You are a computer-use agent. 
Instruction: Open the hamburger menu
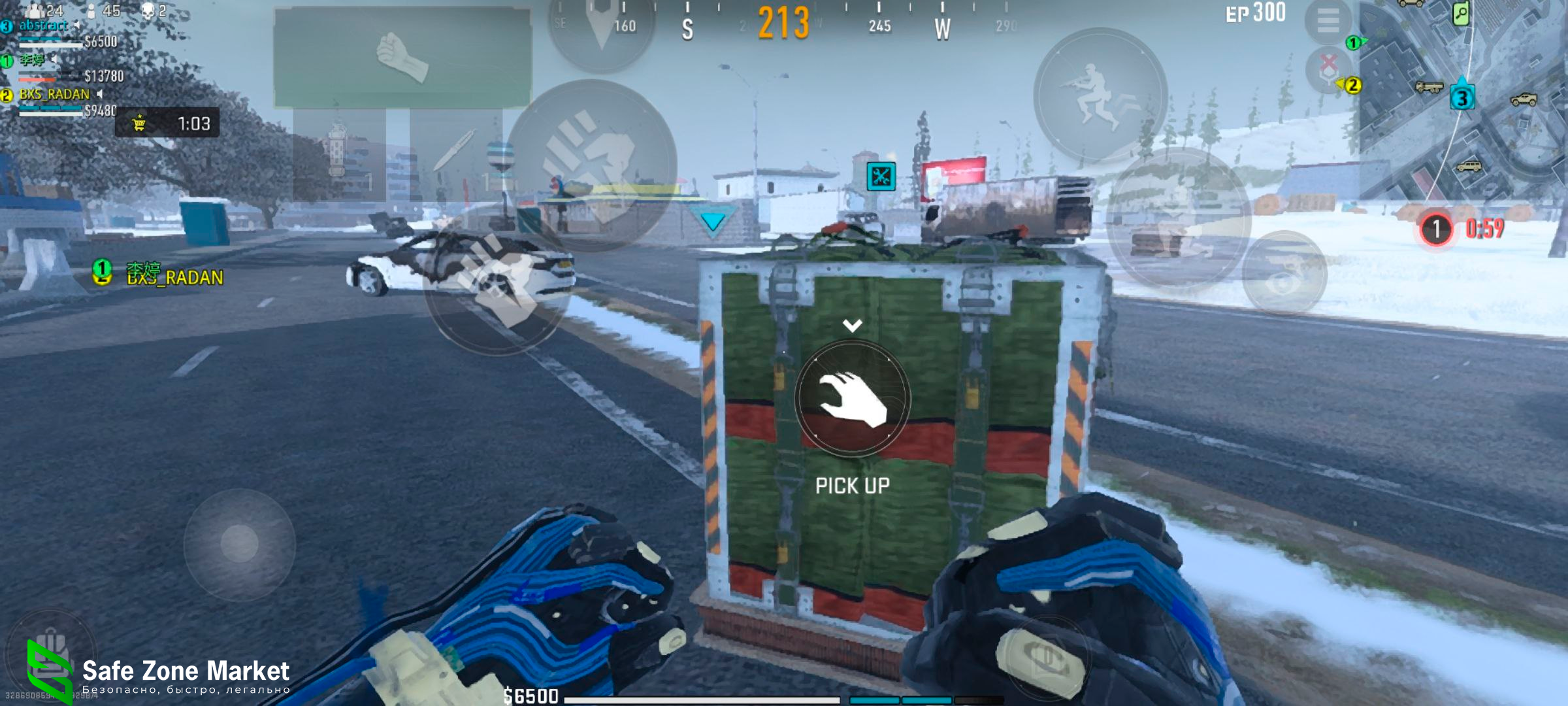(x=1328, y=21)
